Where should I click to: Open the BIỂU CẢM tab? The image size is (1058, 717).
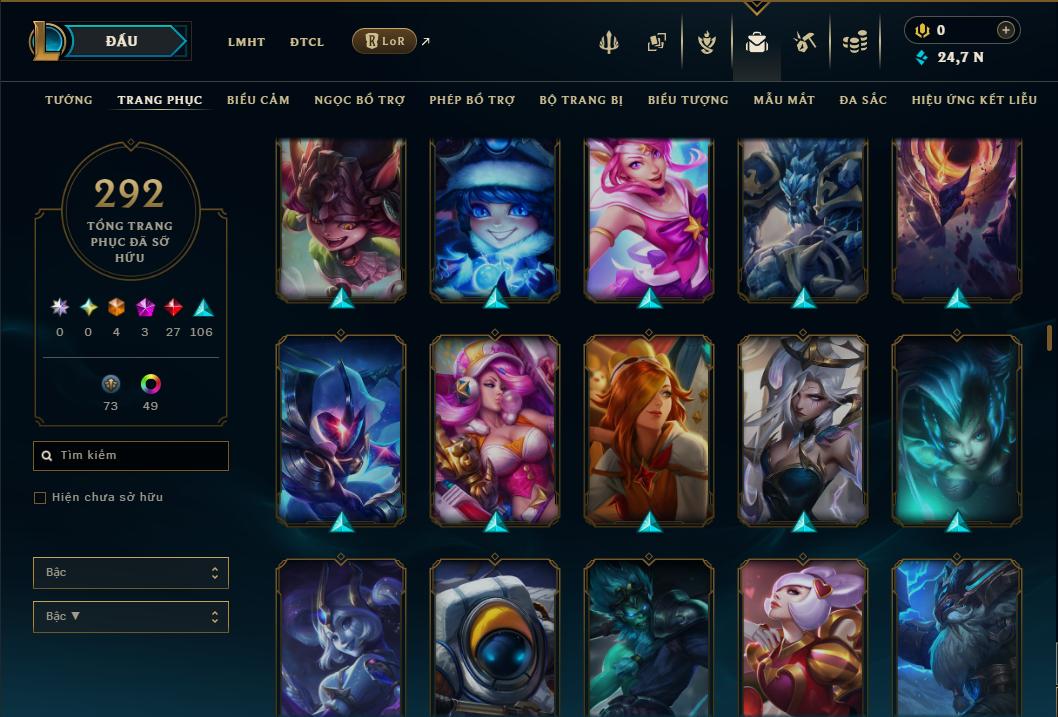[x=258, y=100]
